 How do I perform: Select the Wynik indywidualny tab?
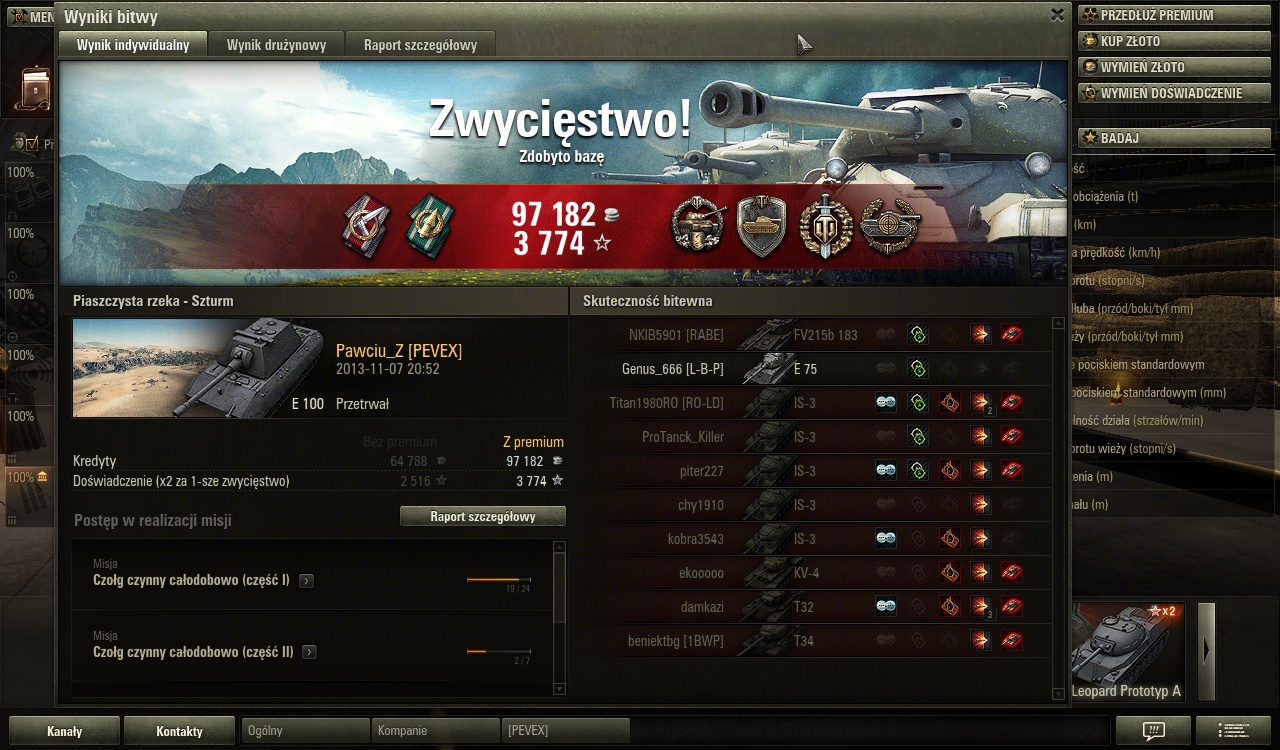tap(133, 45)
